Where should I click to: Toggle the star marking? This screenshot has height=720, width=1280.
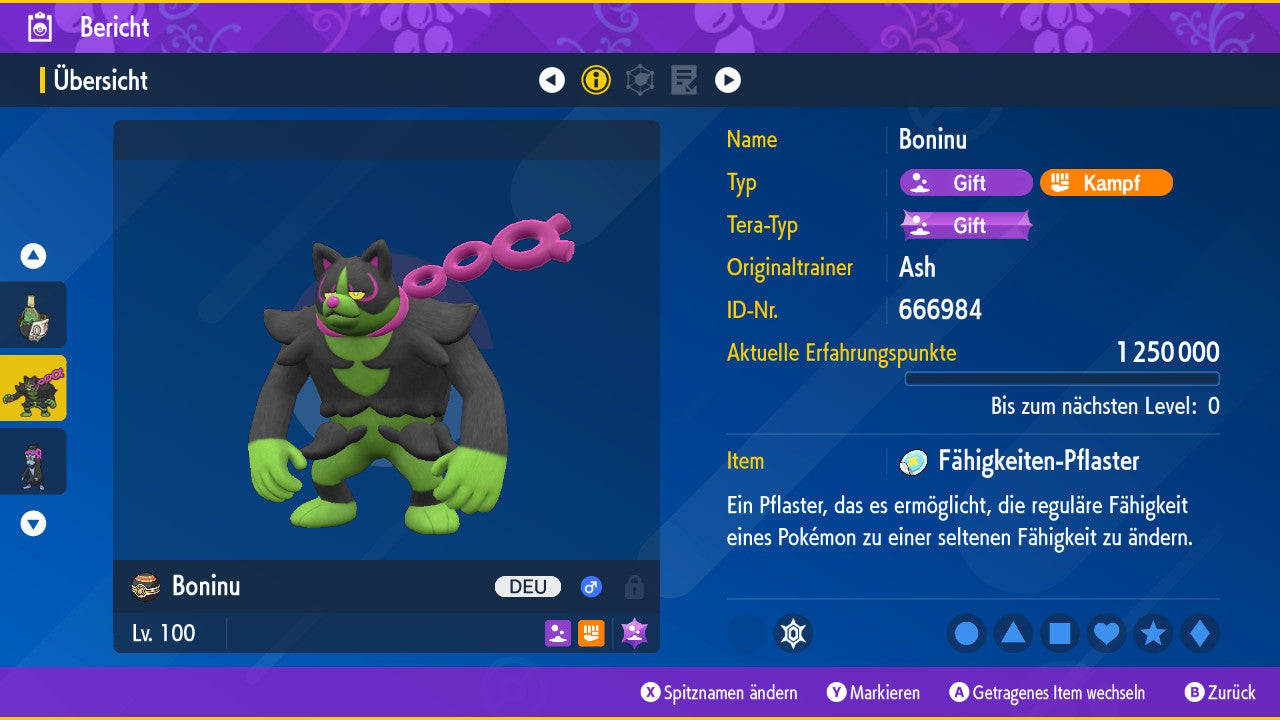(x=1153, y=633)
